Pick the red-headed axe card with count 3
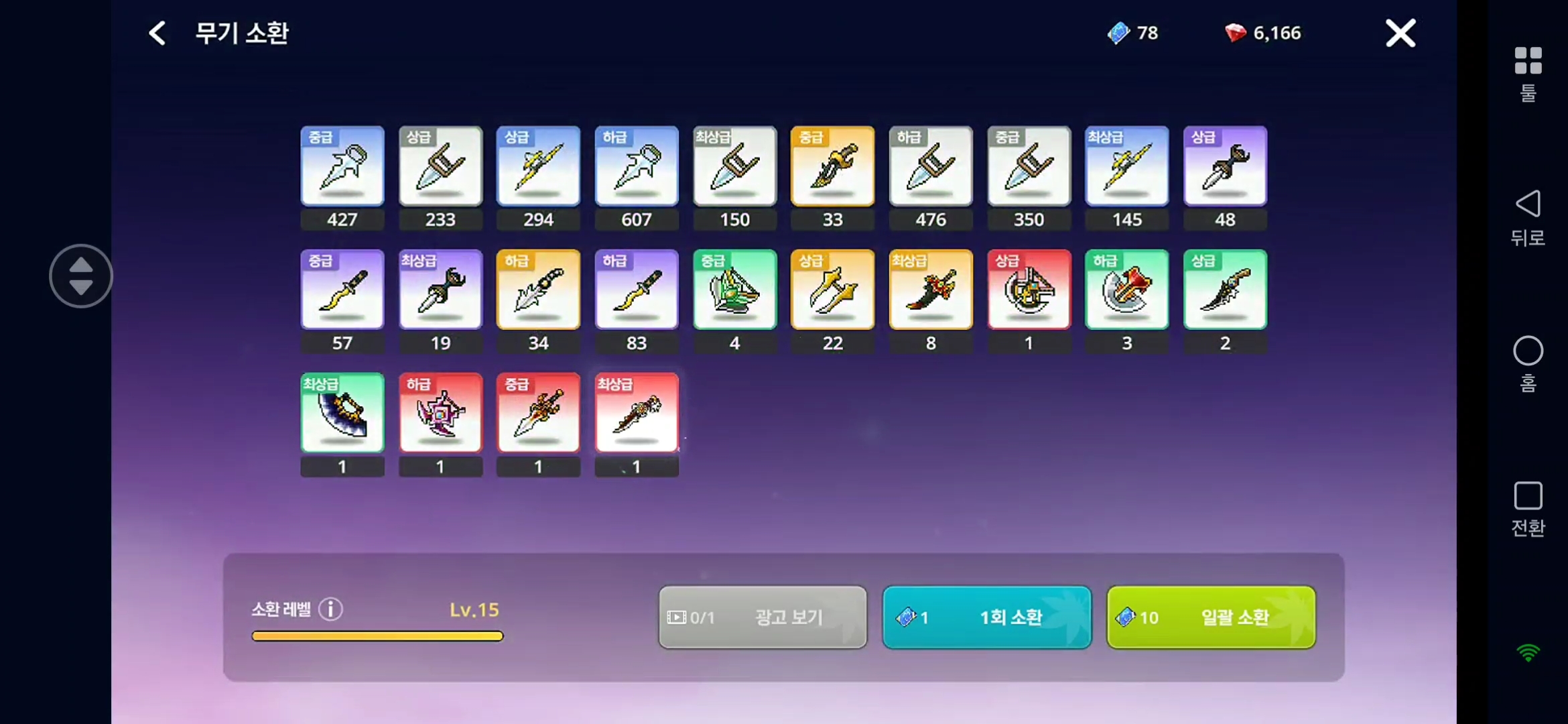Image resolution: width=1568 pixels, height=724 pixels. tap(1126, 290)
